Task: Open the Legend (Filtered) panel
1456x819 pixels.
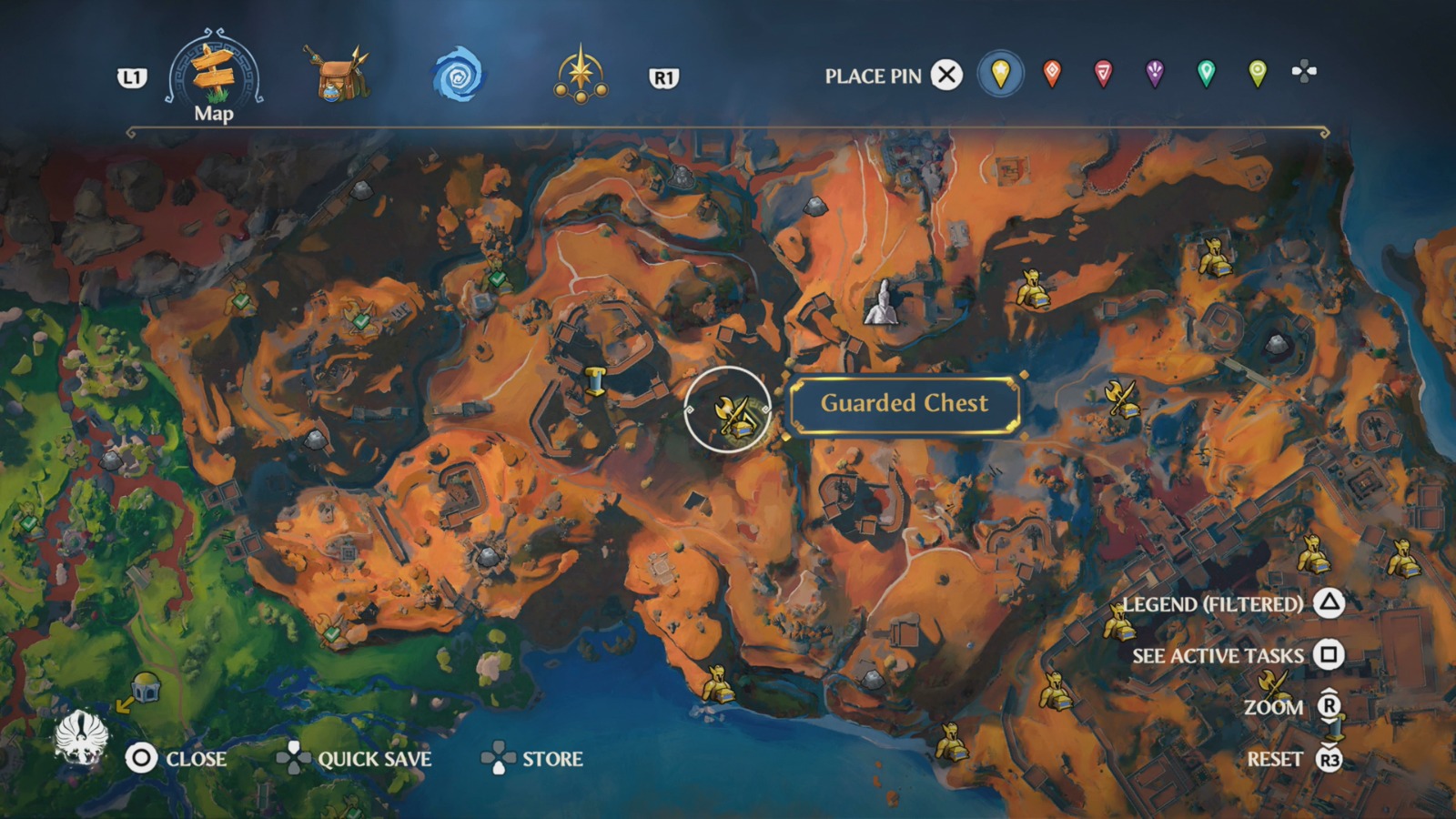Action: click(1214, 603)
